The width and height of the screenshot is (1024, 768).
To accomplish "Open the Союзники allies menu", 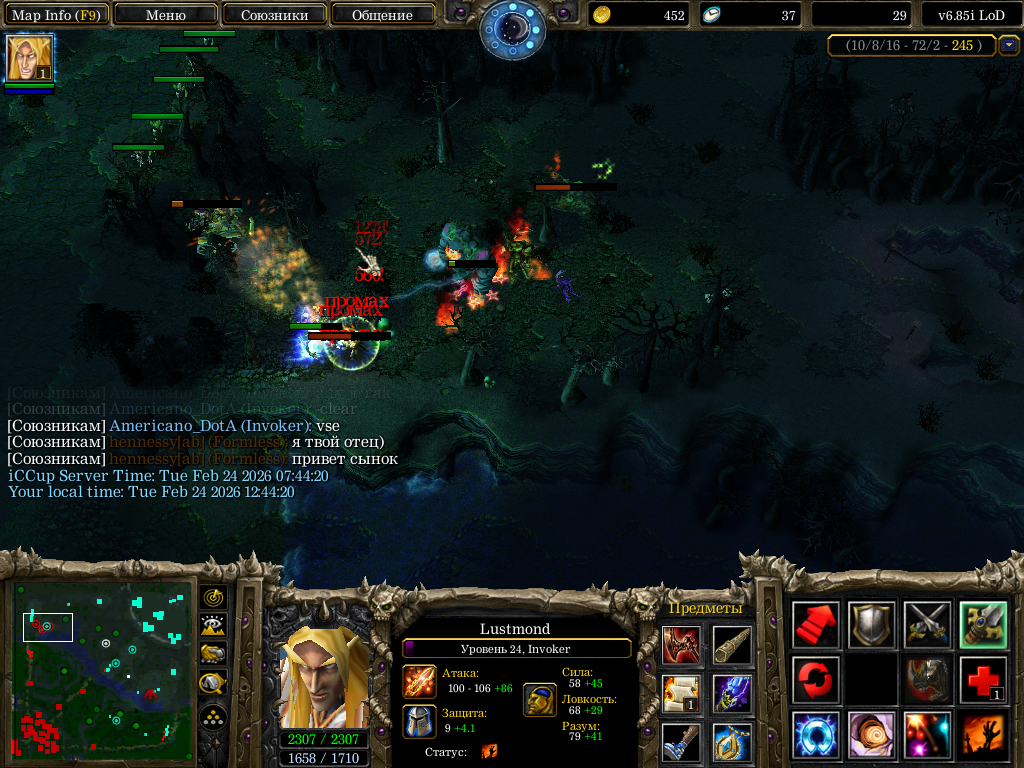I will tap(274, 15).
